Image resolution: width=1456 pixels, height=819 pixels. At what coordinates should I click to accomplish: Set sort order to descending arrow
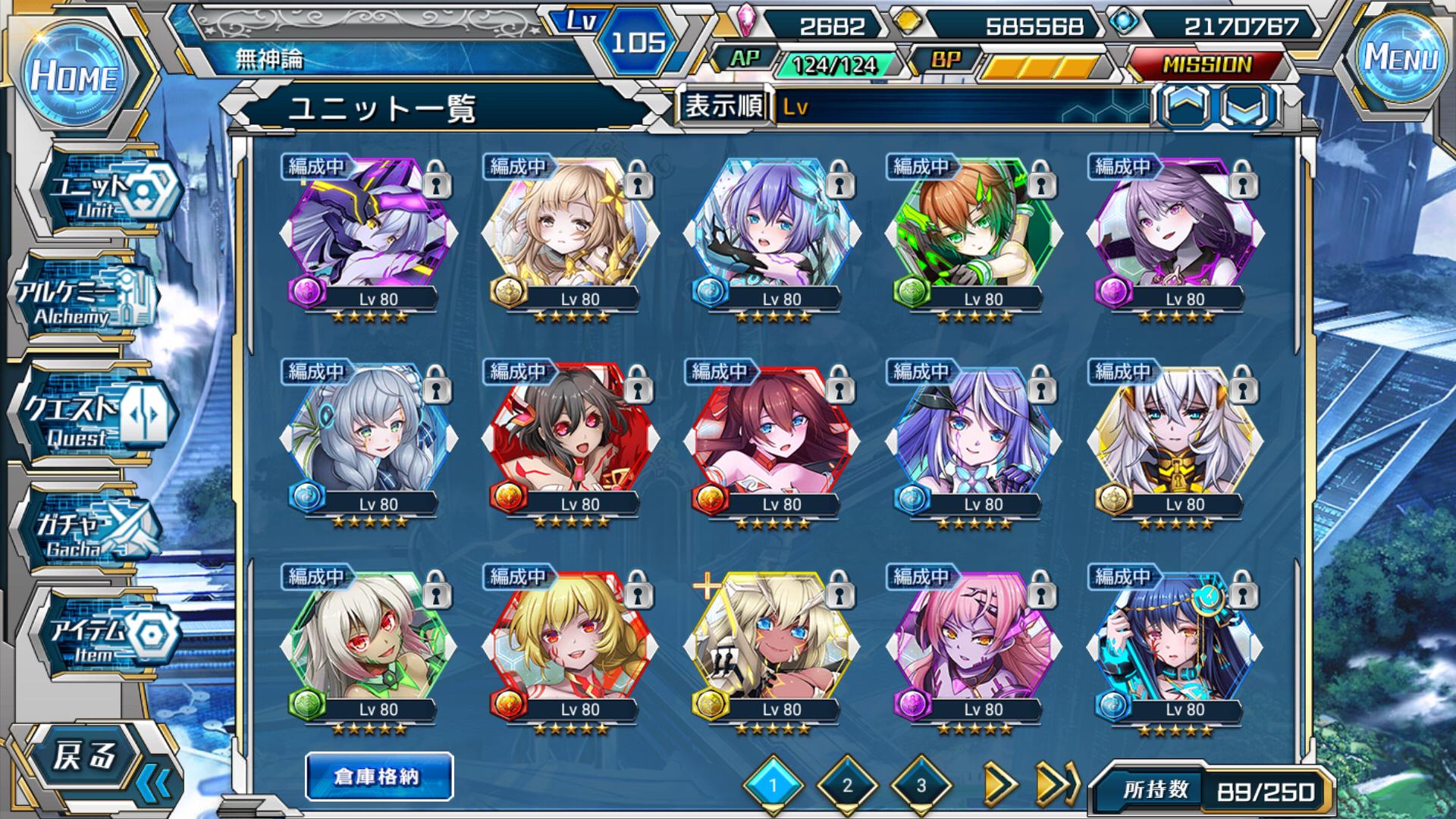(x=1247, y=106)
